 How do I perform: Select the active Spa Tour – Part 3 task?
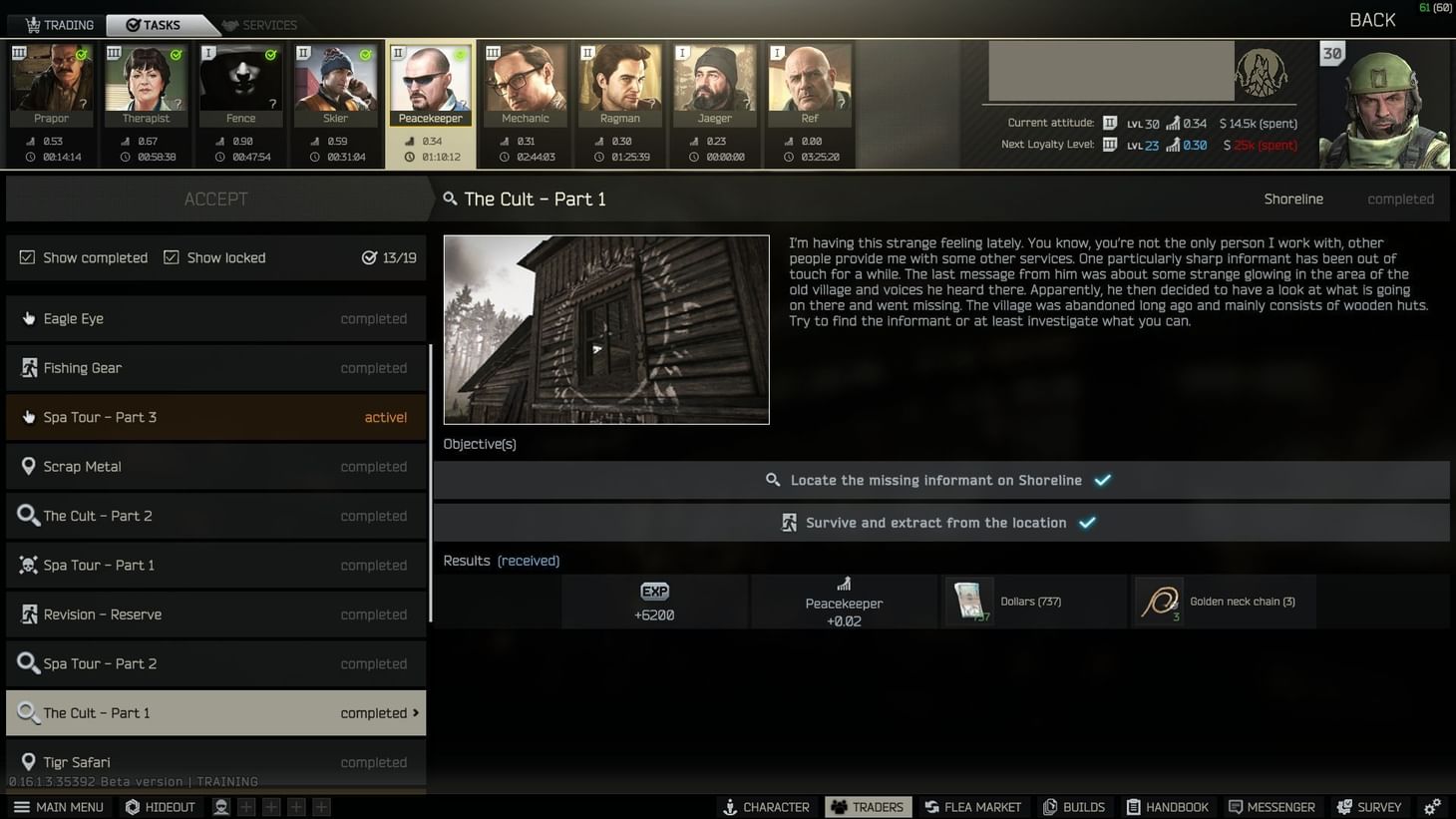tap(216, 417)
